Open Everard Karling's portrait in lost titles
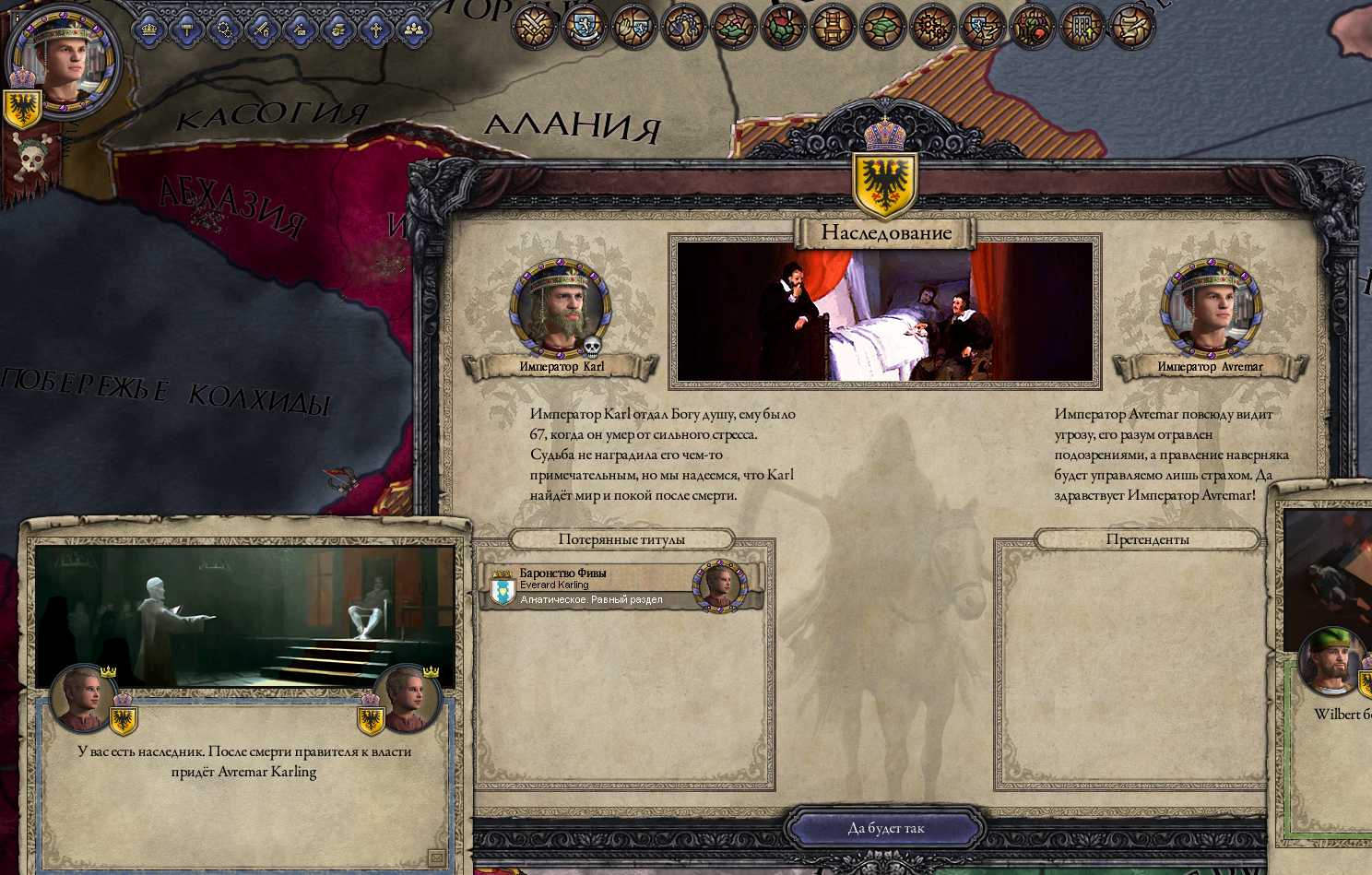Image resolution: width=1372 pixels, height=875 pixels. [719, 585]
